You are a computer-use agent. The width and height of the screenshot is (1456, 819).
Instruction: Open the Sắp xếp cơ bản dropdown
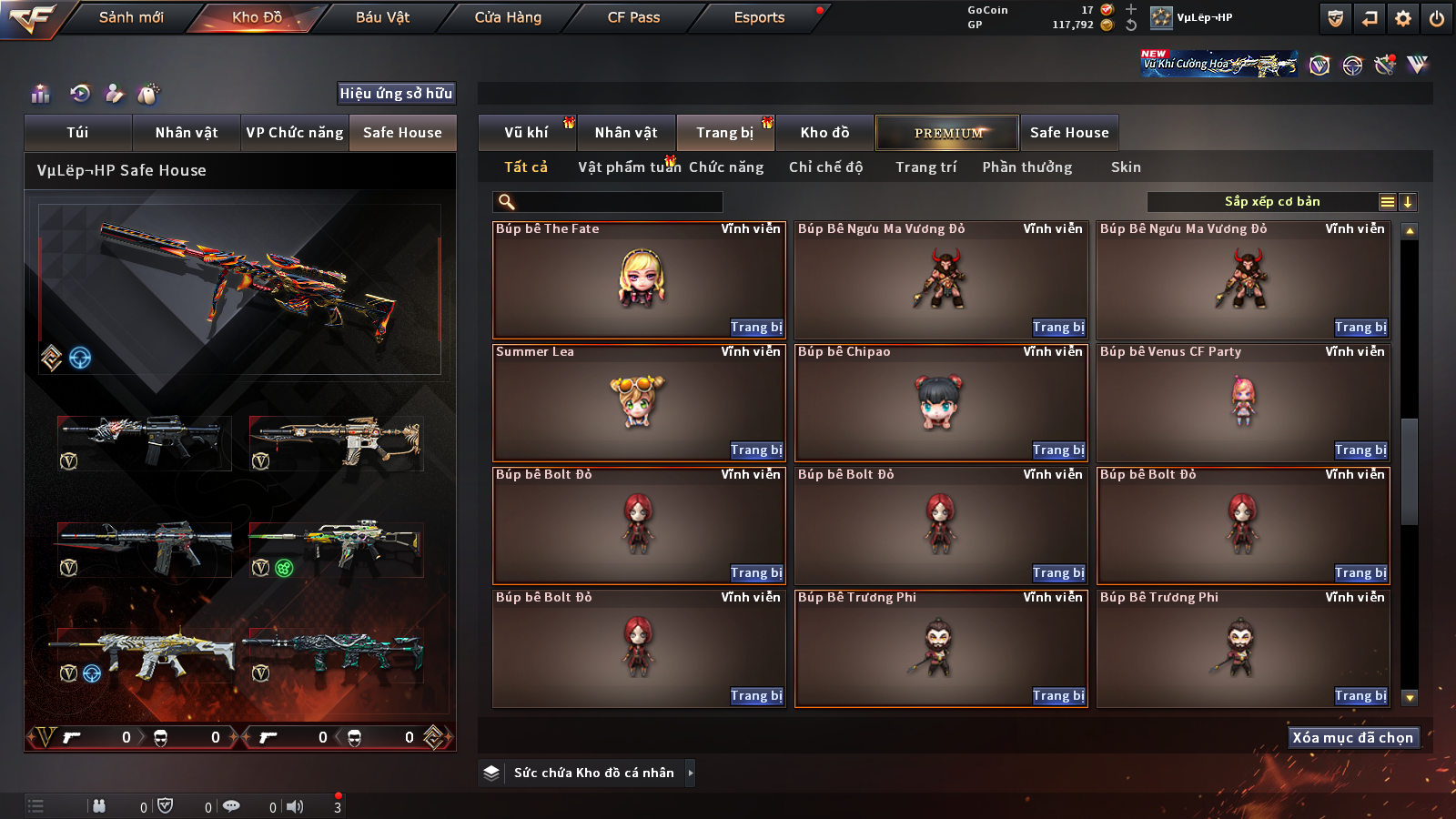(1271, 202)
